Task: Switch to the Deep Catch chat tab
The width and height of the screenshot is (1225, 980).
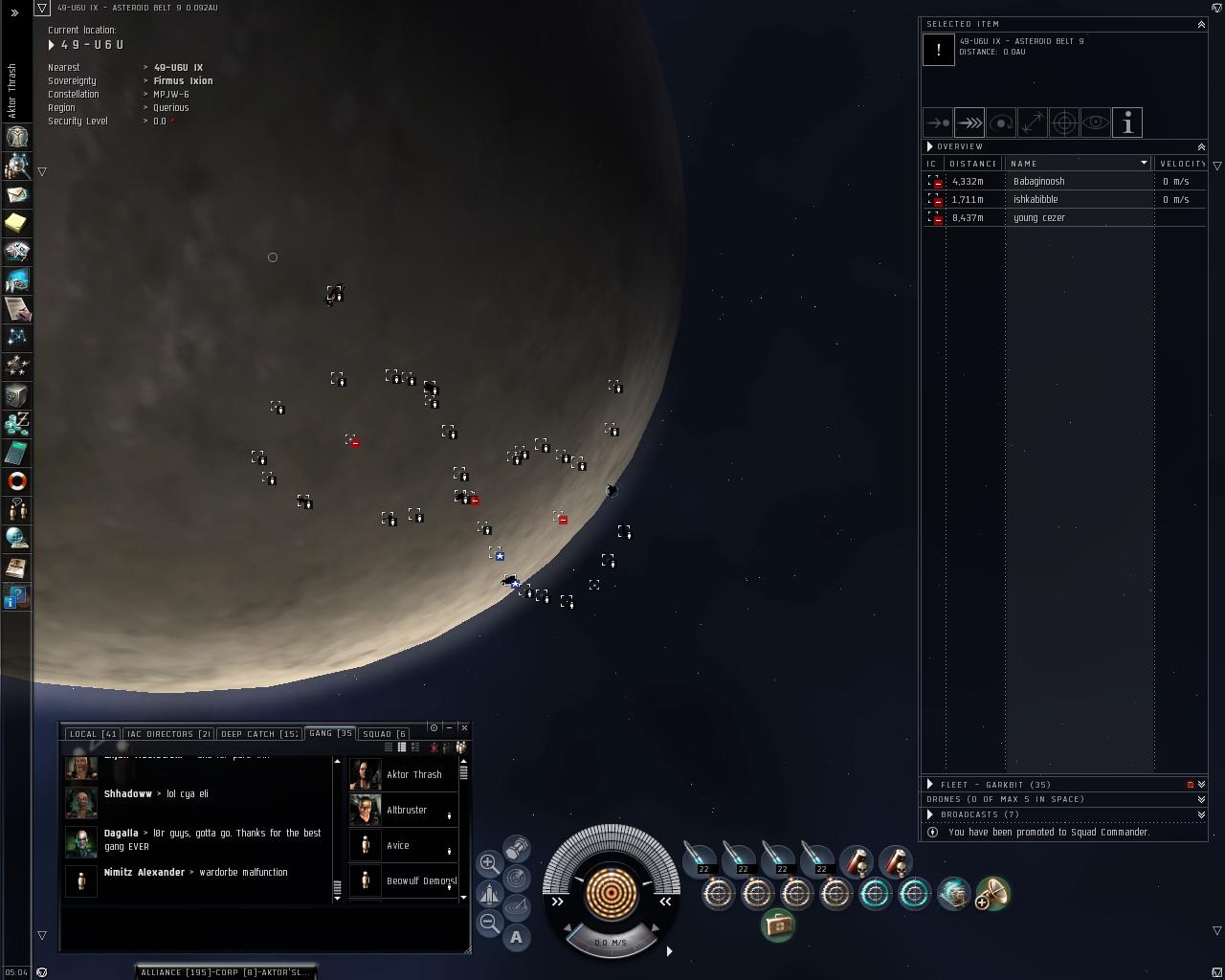Action: point(259,734)
